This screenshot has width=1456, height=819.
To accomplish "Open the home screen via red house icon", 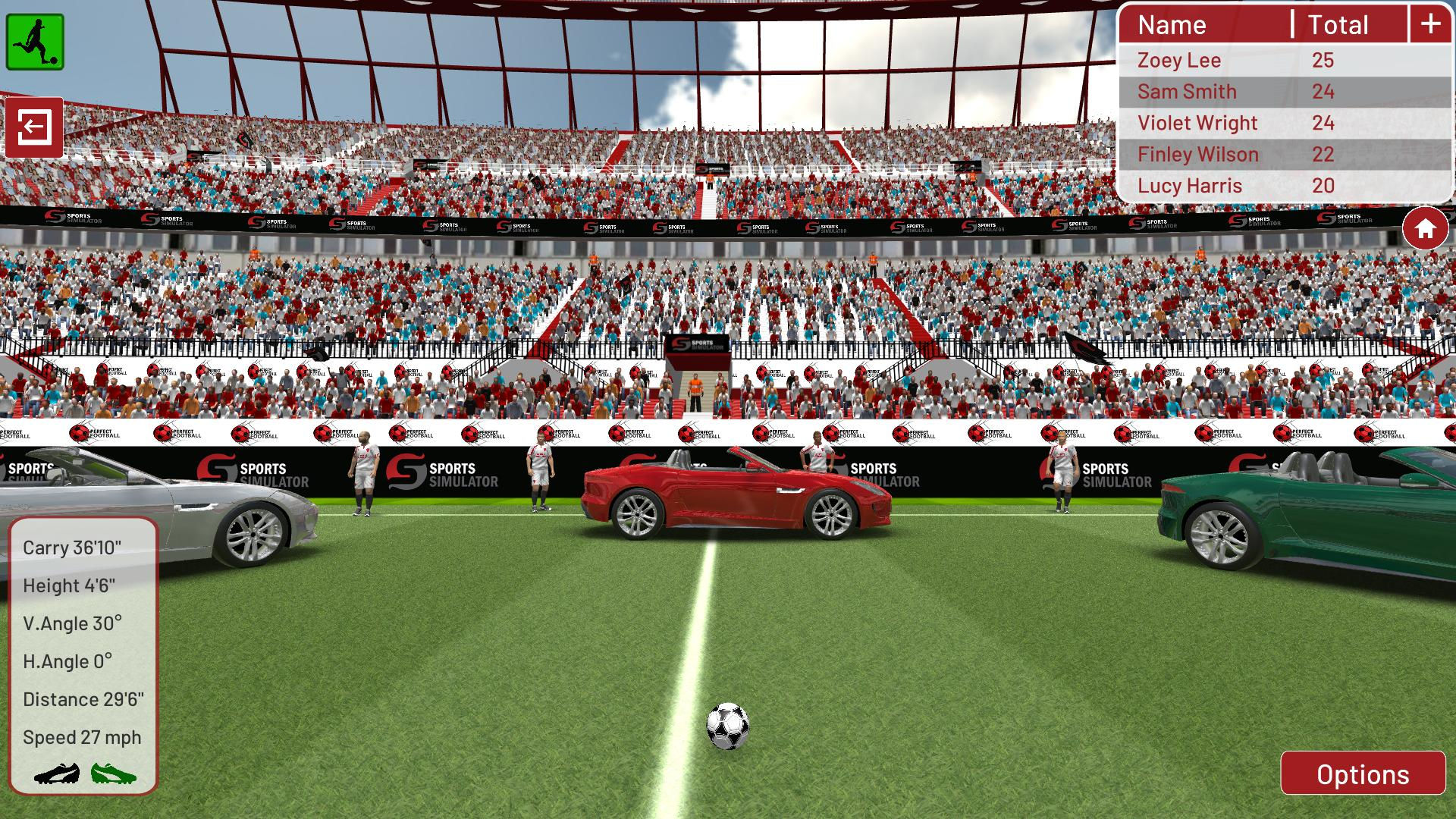I will [x=1424, y=226].
